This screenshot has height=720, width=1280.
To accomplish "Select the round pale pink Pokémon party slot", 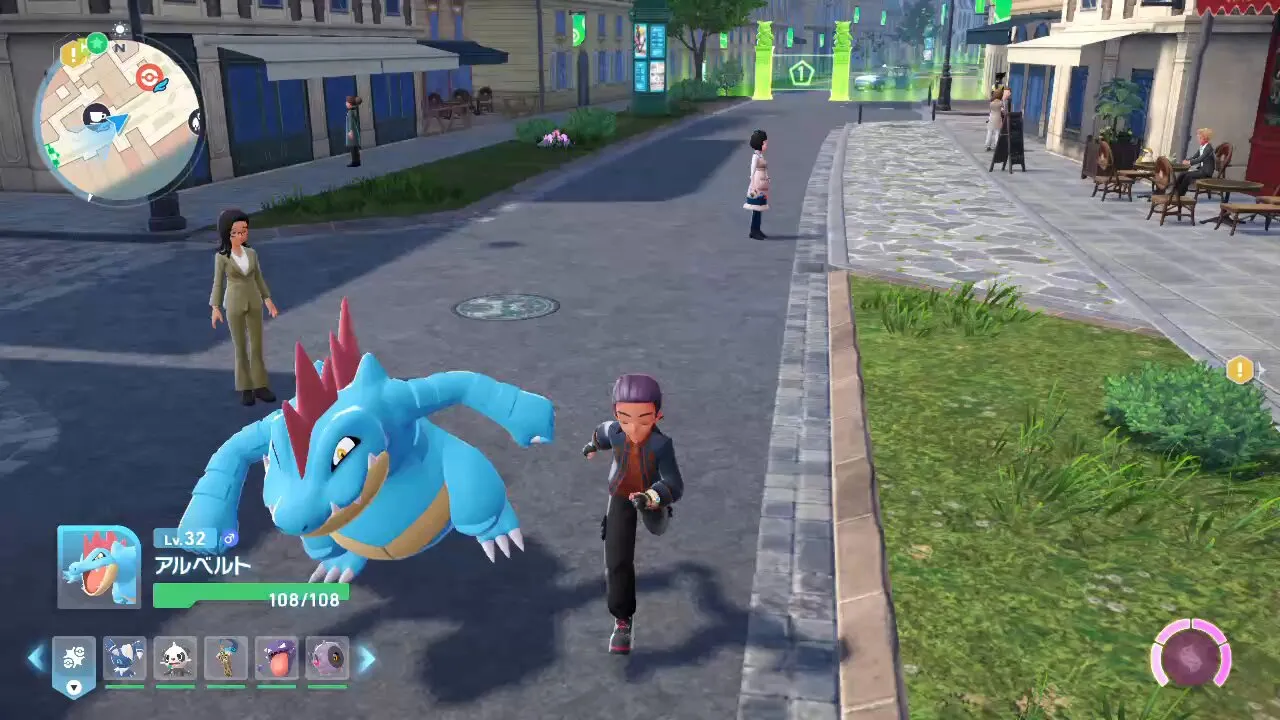I will pyautogui.click(x=327, y=659).
